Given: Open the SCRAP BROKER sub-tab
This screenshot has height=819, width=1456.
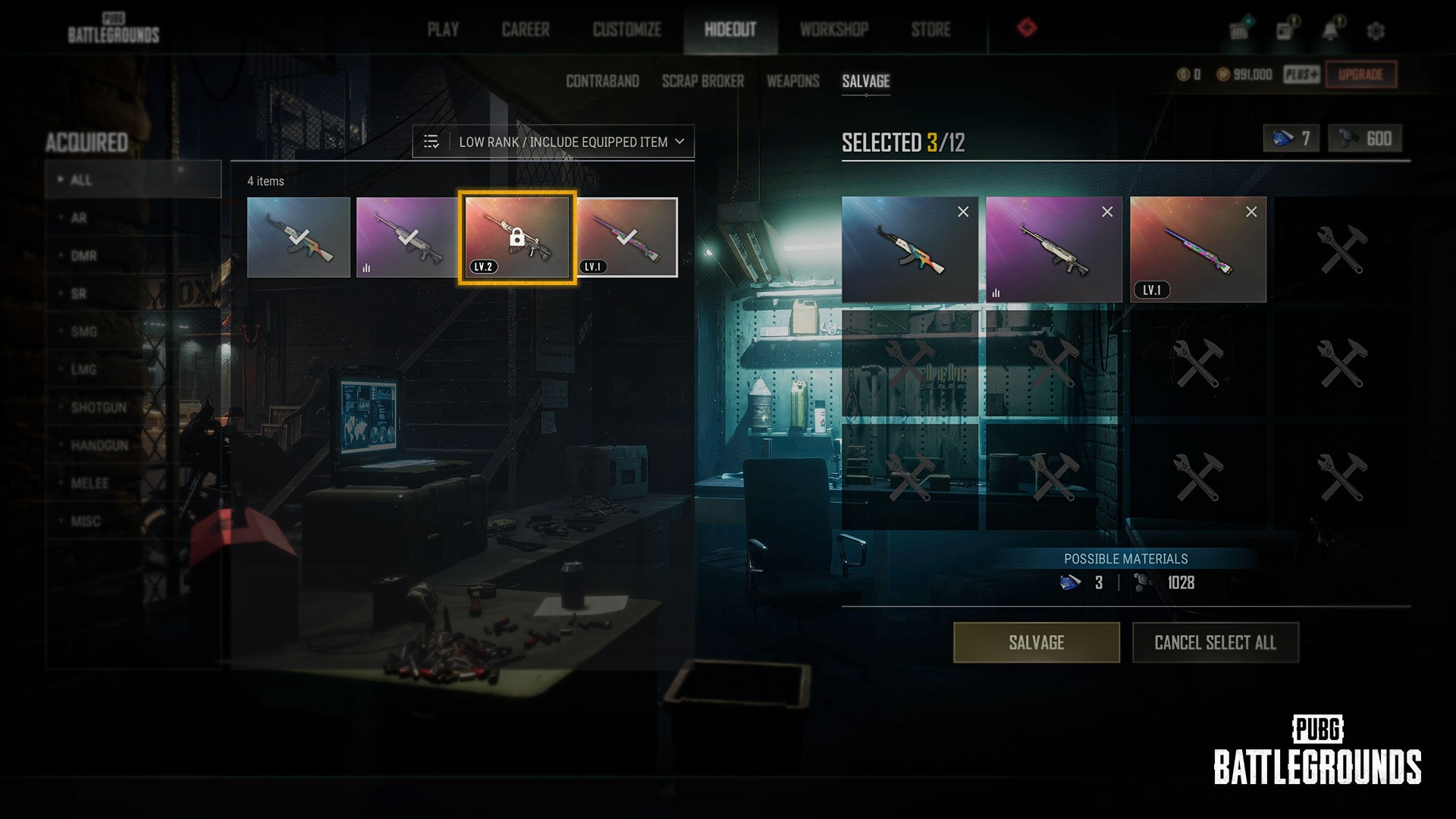Looking at the screenshot, I should [702, 81].
